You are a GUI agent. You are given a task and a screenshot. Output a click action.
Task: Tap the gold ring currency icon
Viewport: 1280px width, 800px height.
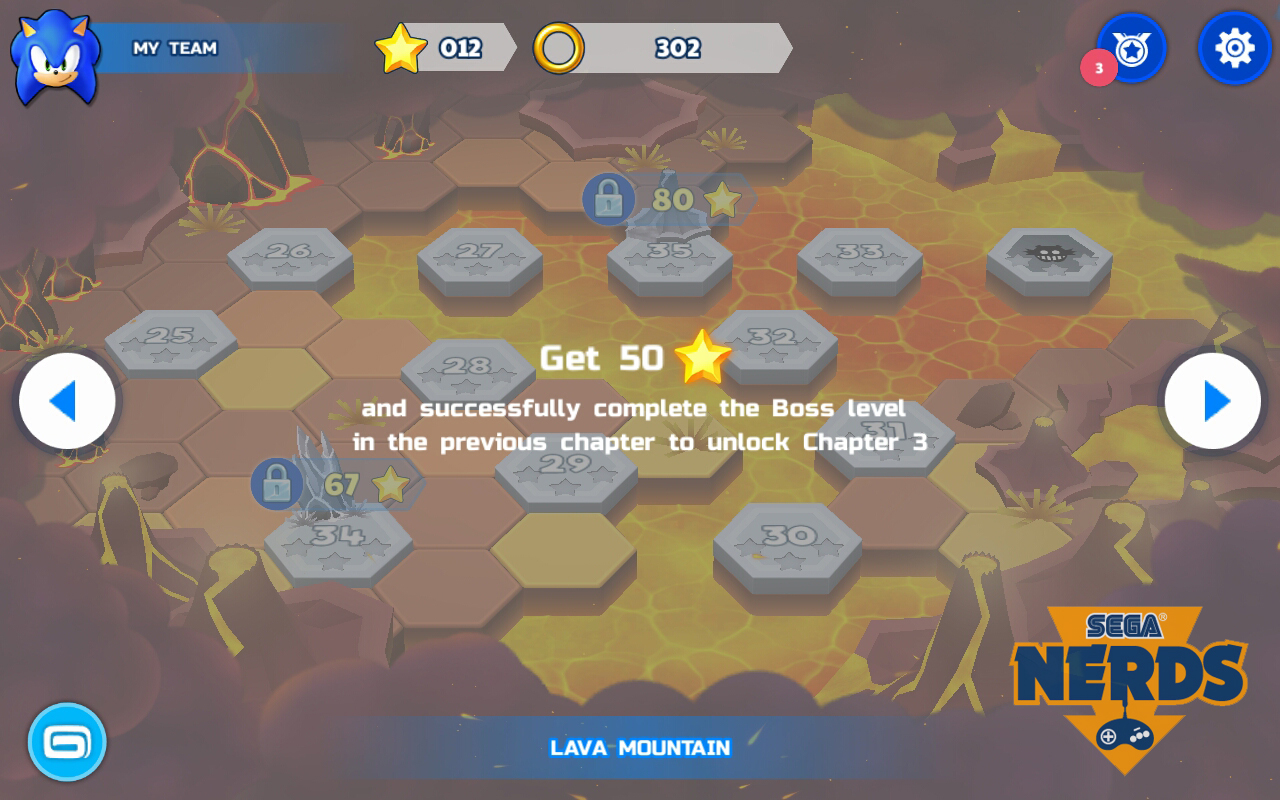tap(558, 48)
